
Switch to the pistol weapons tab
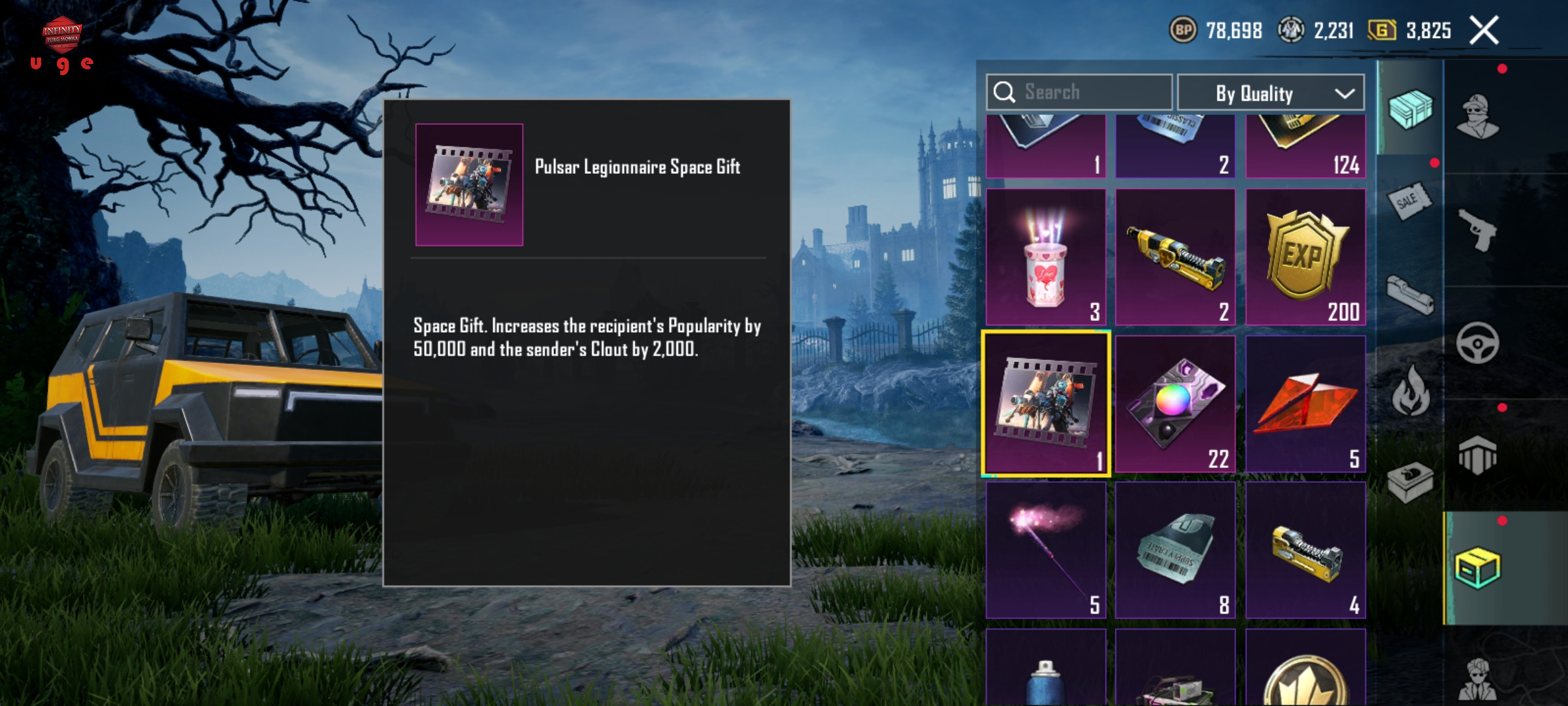pyautogui.click(x=1478, y=229)
